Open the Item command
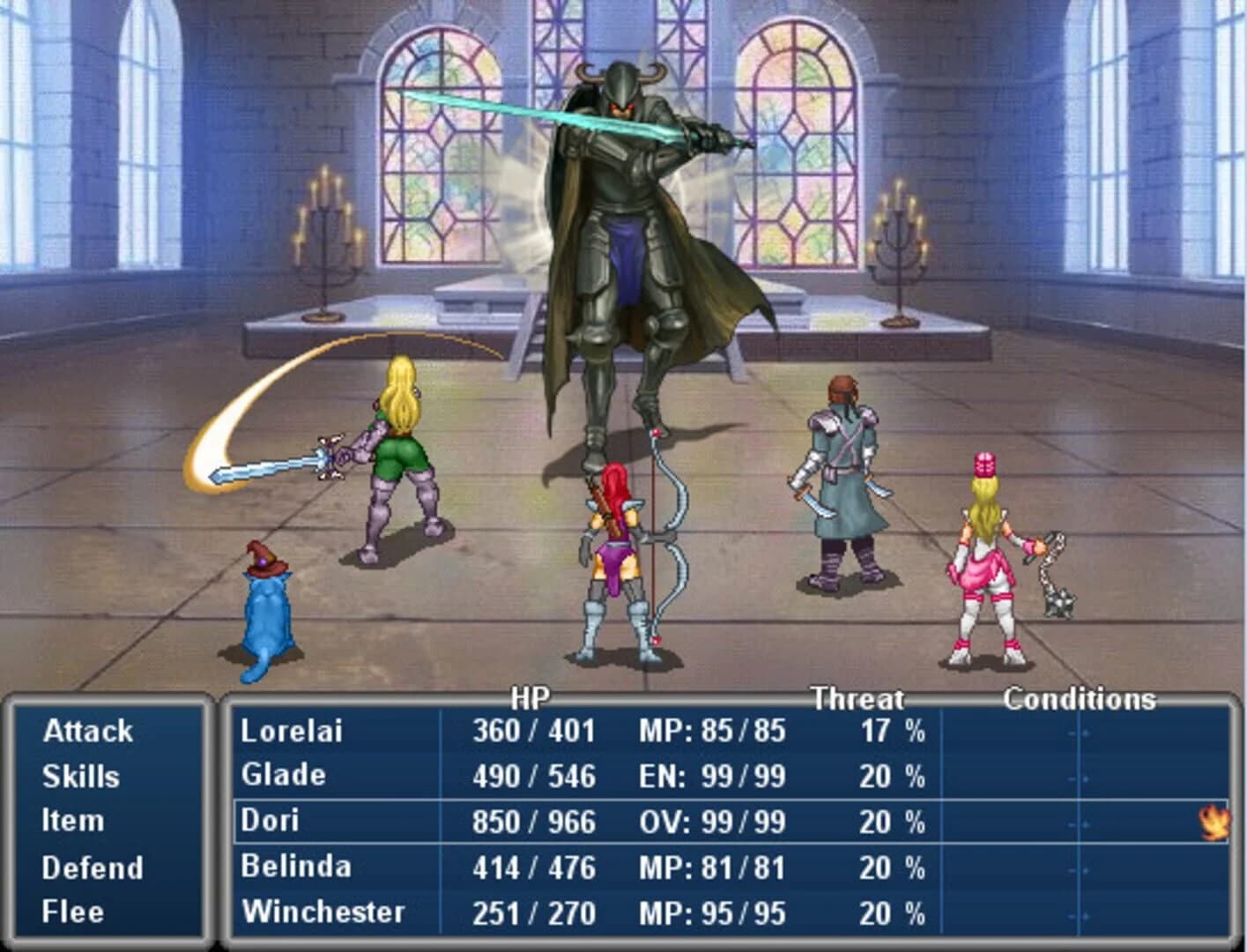Image resolution: width=1247 pixels, height=952 pixels. point(70,821)
